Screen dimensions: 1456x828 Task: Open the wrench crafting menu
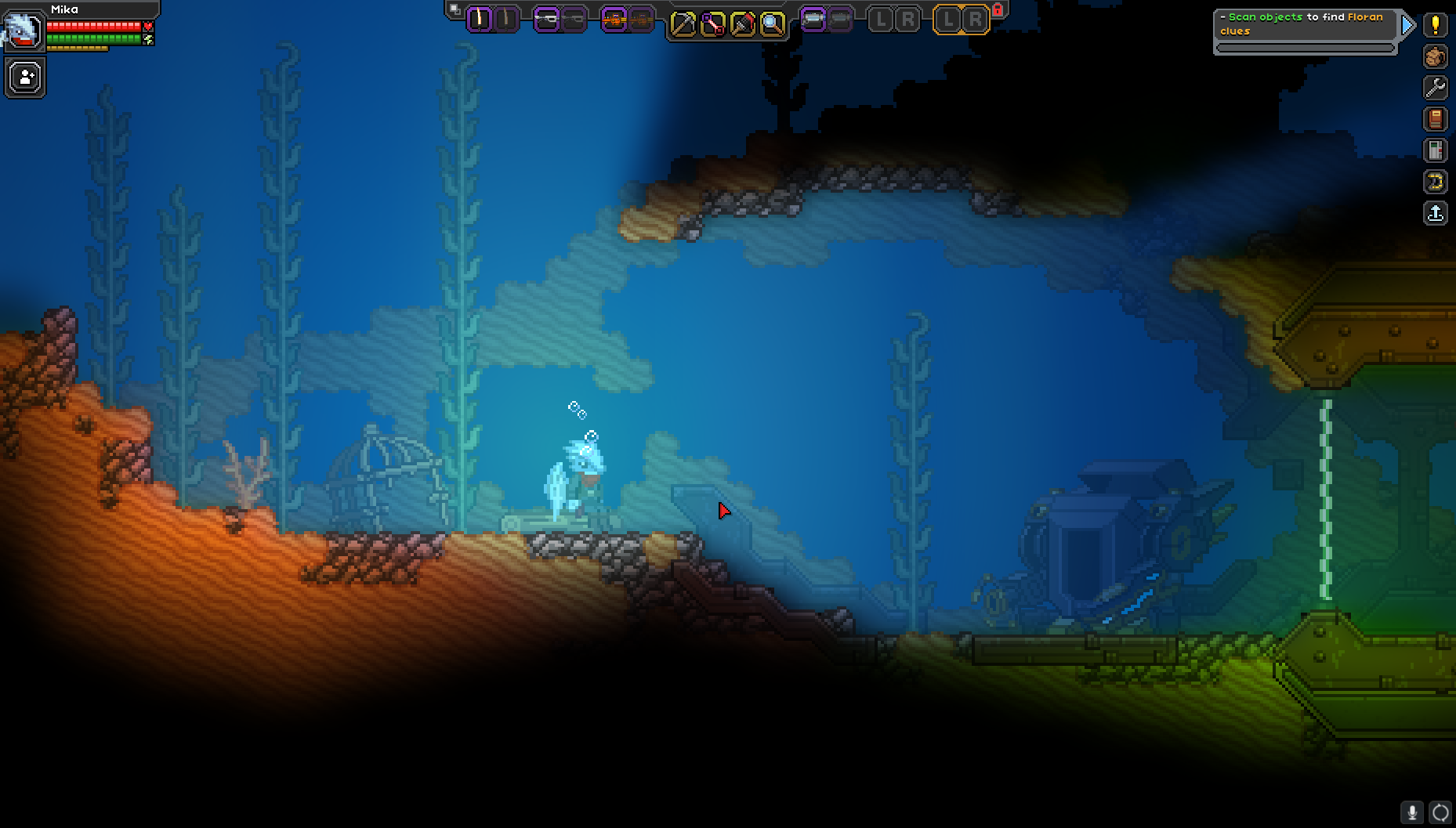pos(1436,88)
